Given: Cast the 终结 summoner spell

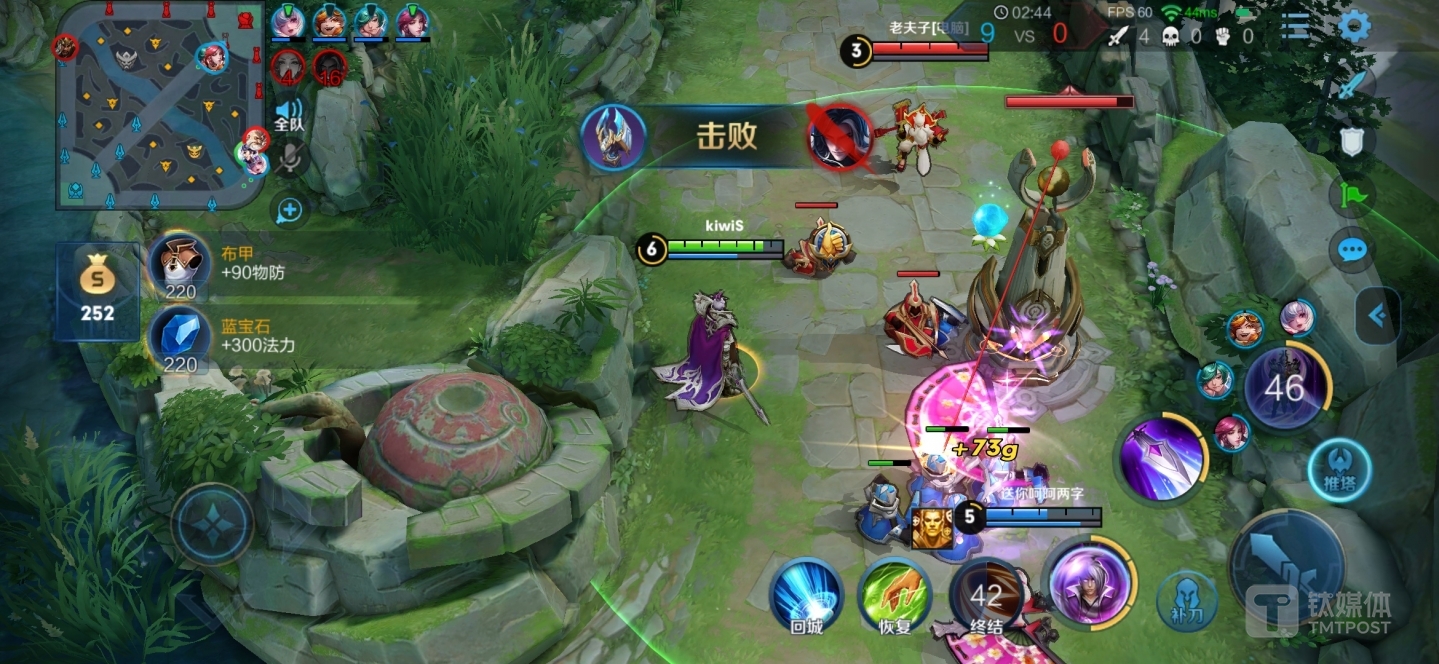Looking at the screenshot, I should click(x=986, y=598).
